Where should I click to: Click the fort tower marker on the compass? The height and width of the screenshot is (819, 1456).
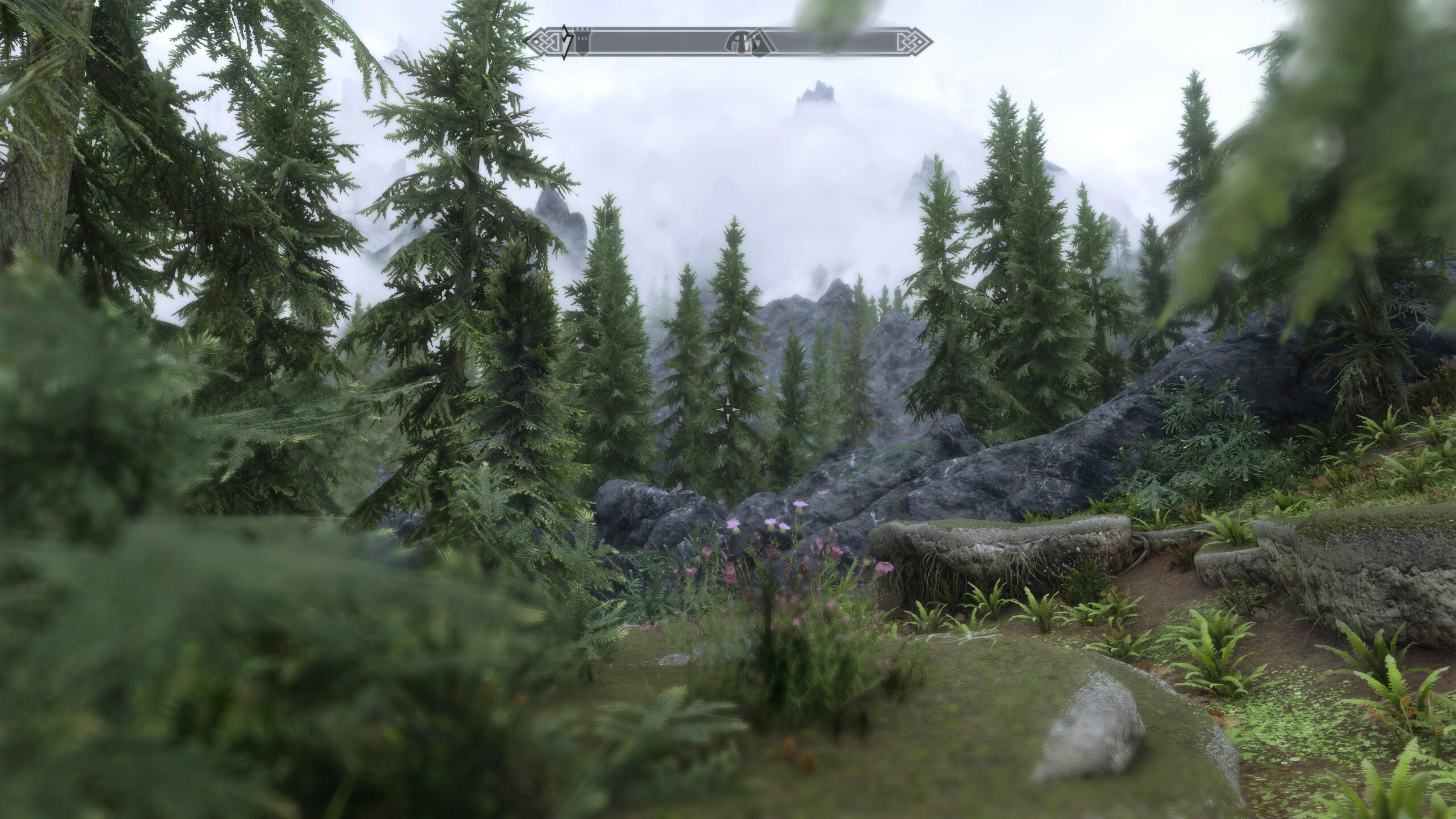pos(581,42)
